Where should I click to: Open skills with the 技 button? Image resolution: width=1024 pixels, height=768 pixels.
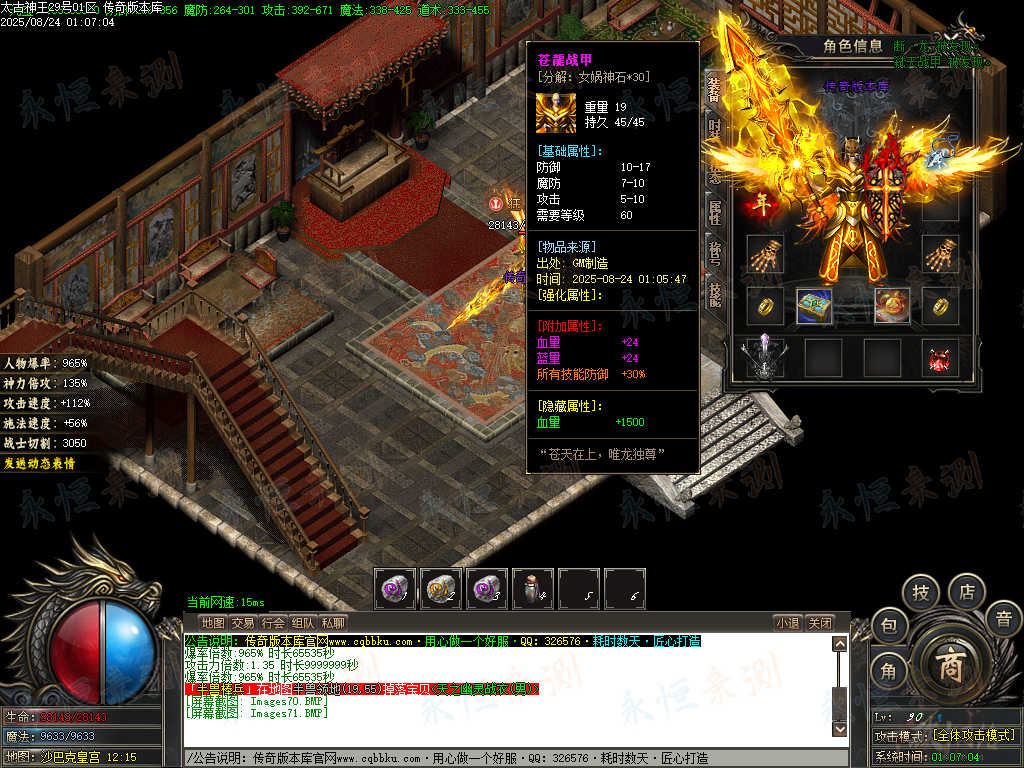pos(921,592)
